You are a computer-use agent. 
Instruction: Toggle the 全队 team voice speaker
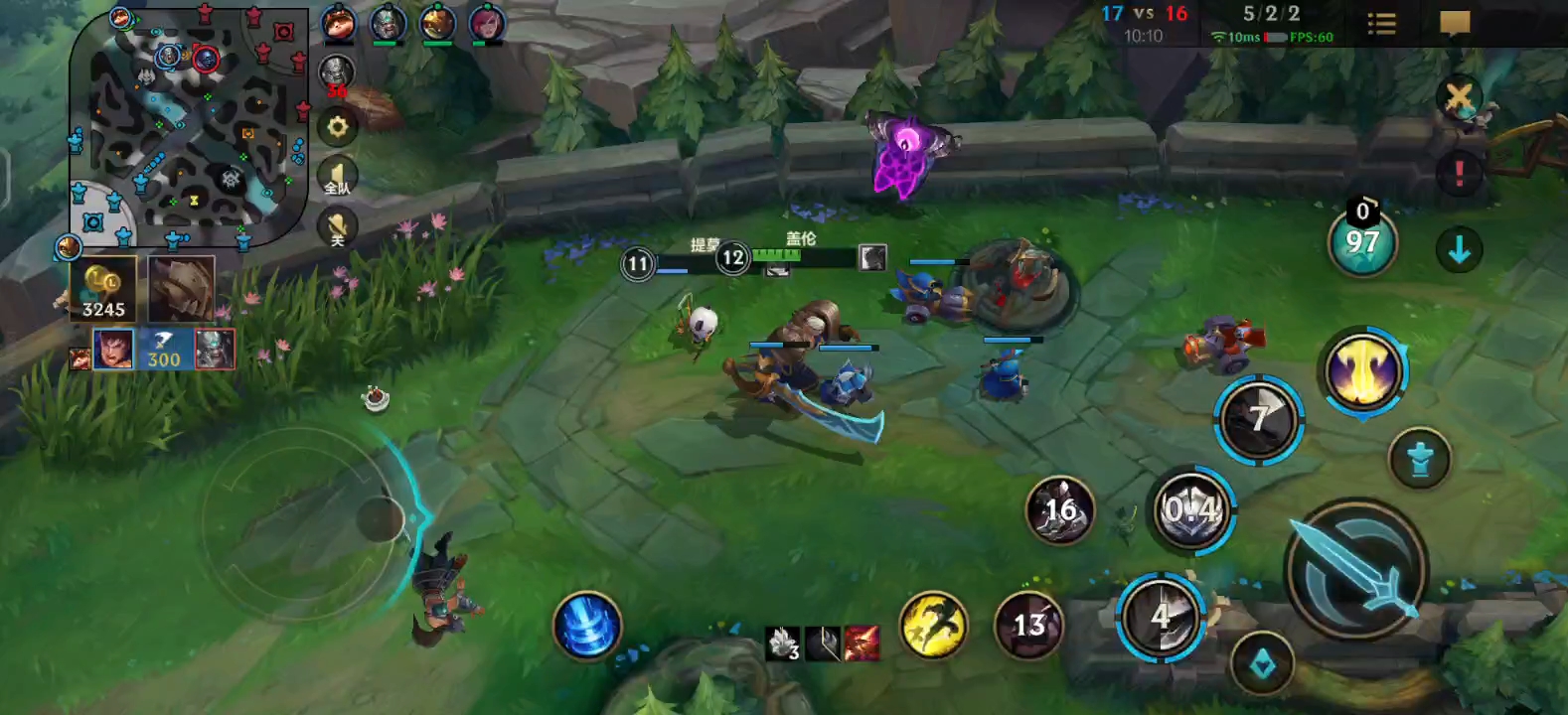[x=337, y=178]
